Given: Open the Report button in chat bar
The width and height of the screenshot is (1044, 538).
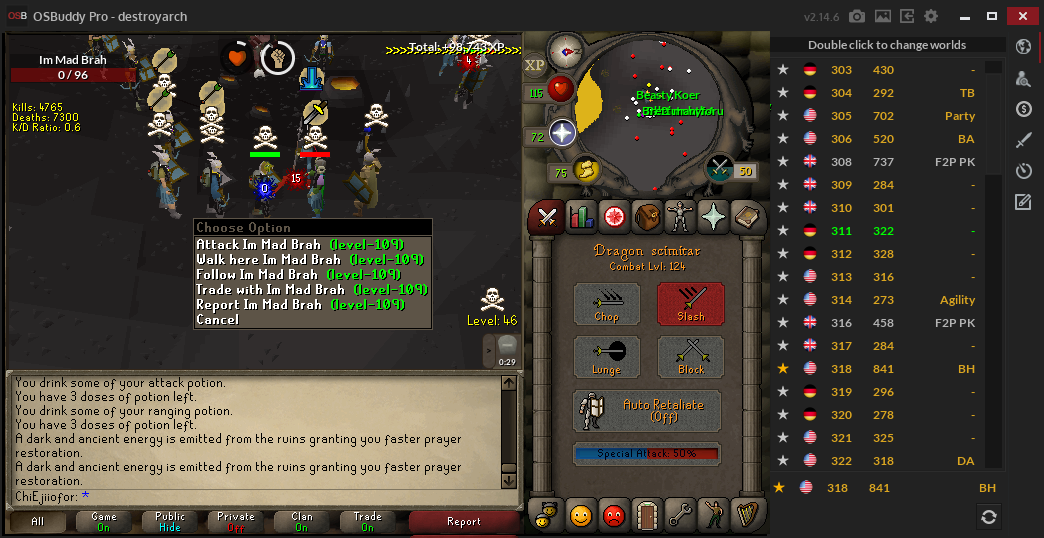Looking at the screenshot, I should pos(463,521).
